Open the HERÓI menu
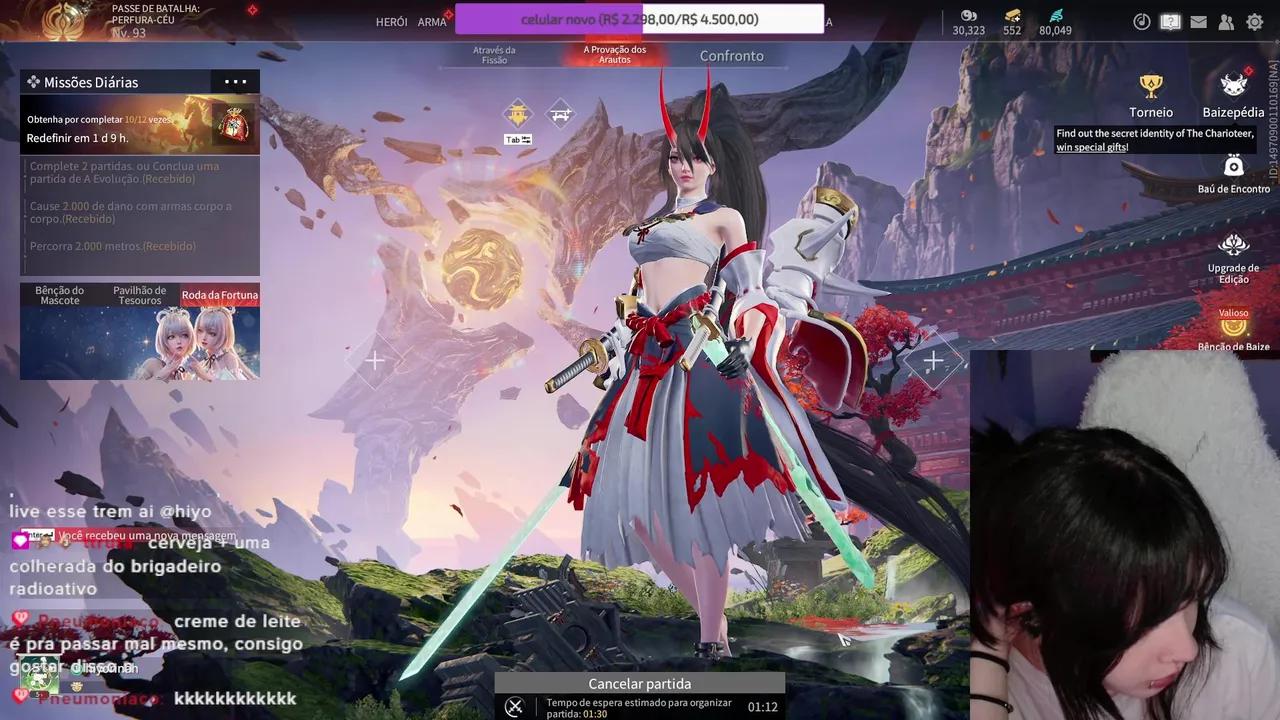This screenshot has width=1280, height=720. click(x=391, y=22)
